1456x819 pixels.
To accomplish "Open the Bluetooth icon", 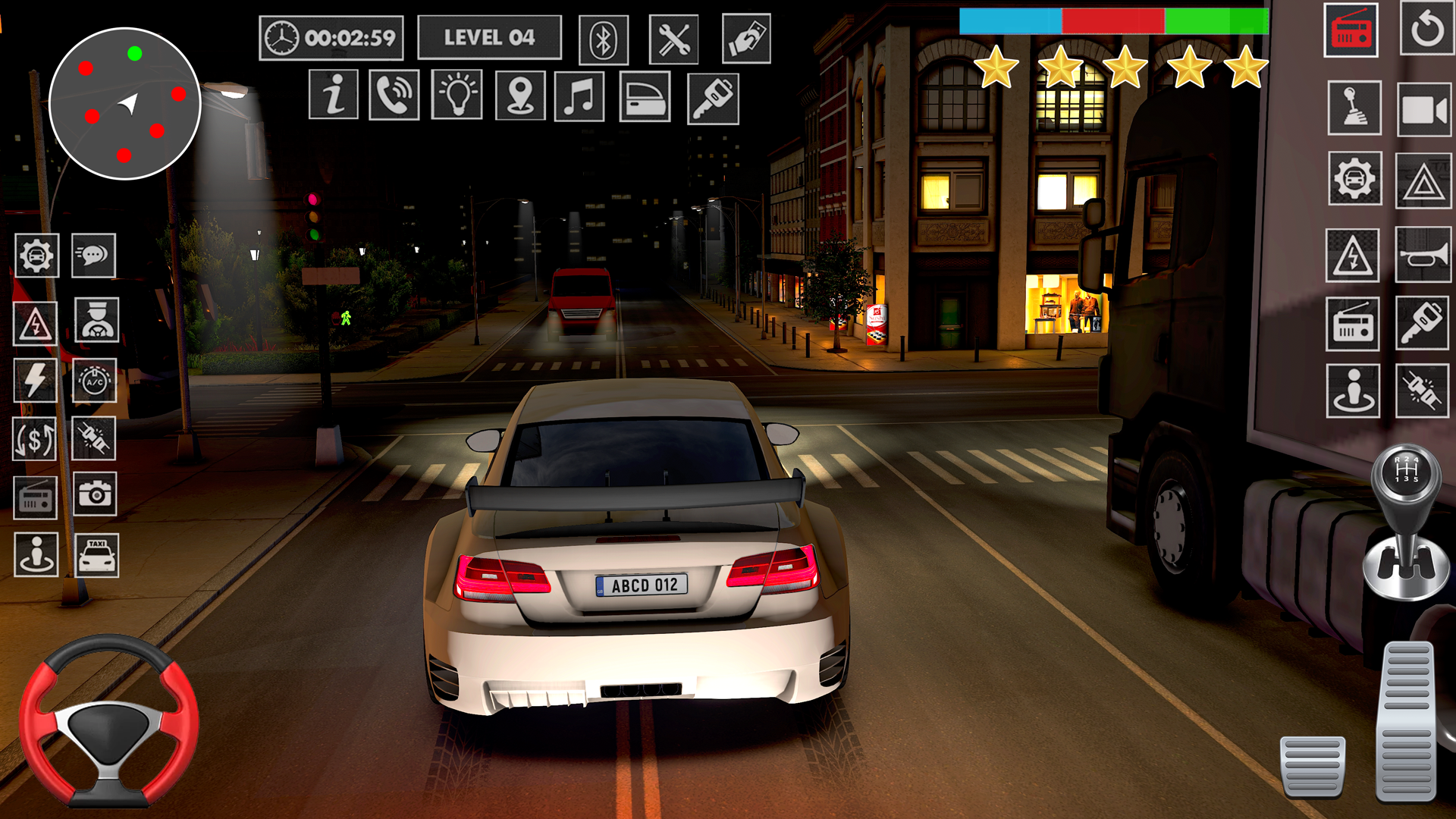I will click(x=604, y=38).
